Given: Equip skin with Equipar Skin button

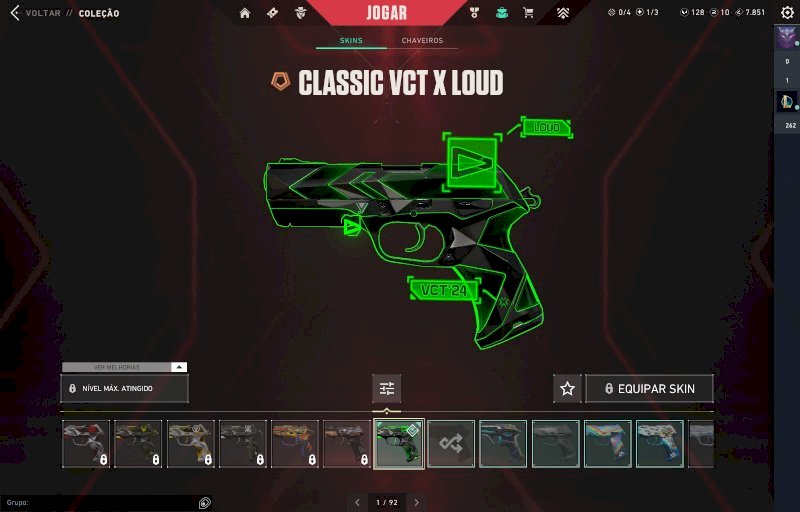Looking at the screenshot, I should (x=649, y=388).
